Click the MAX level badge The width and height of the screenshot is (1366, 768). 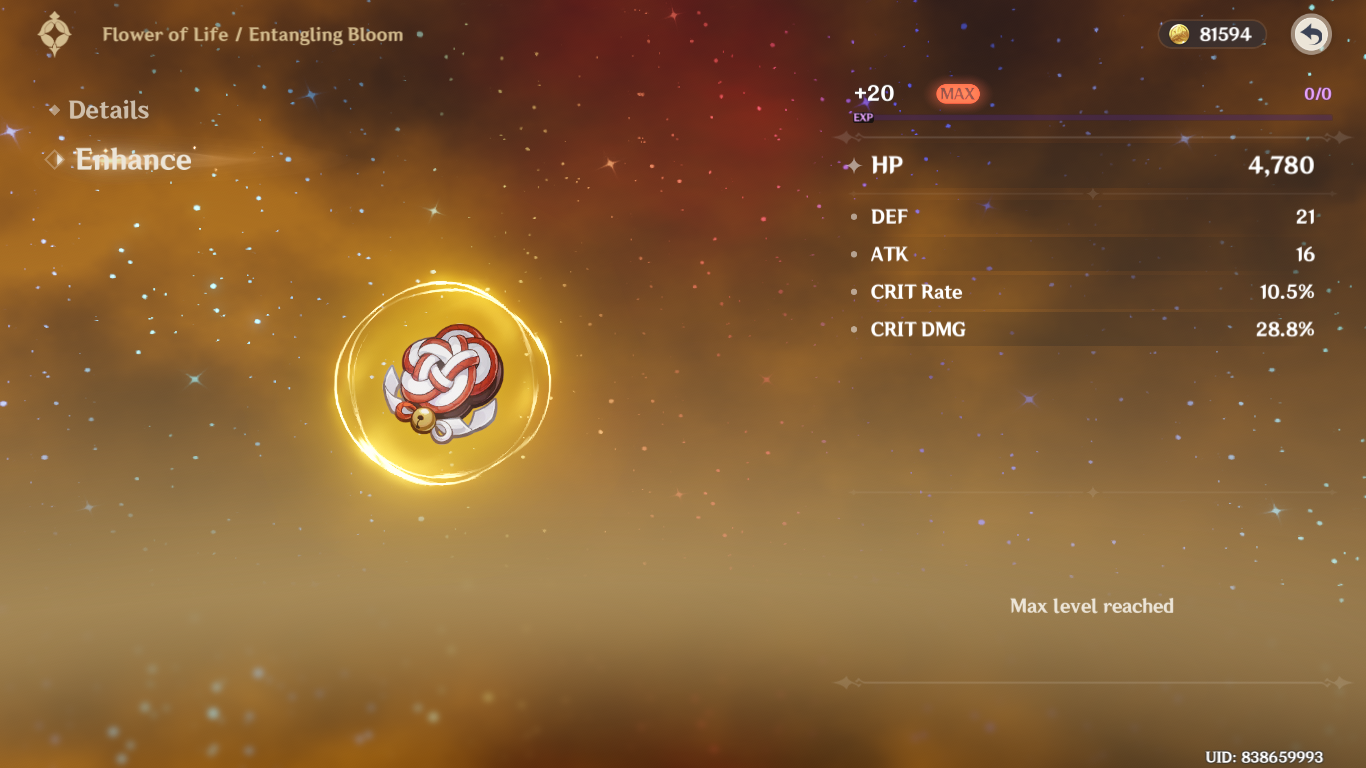(957, 93)
